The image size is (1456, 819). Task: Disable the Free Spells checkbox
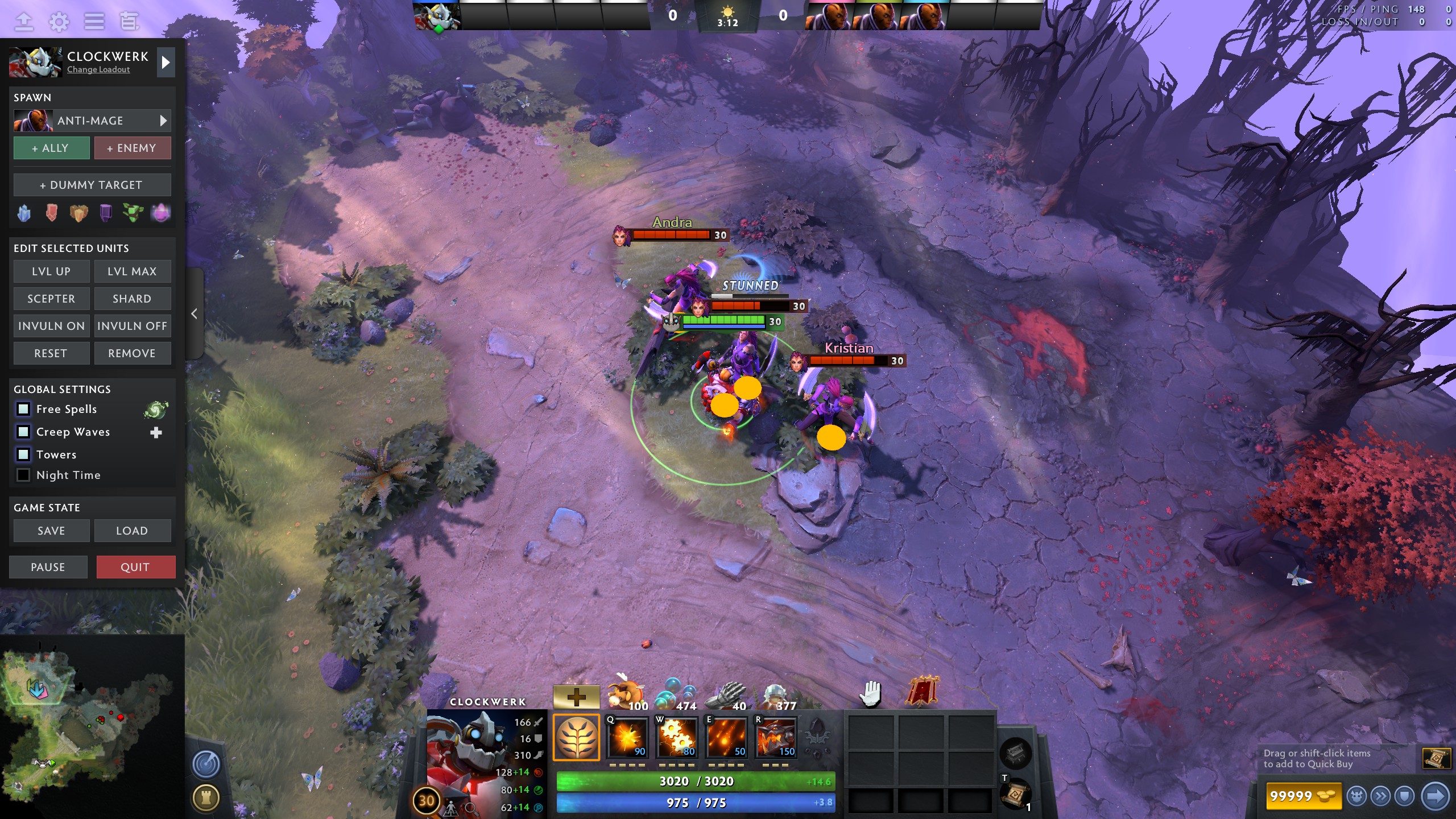click(23, 409)
